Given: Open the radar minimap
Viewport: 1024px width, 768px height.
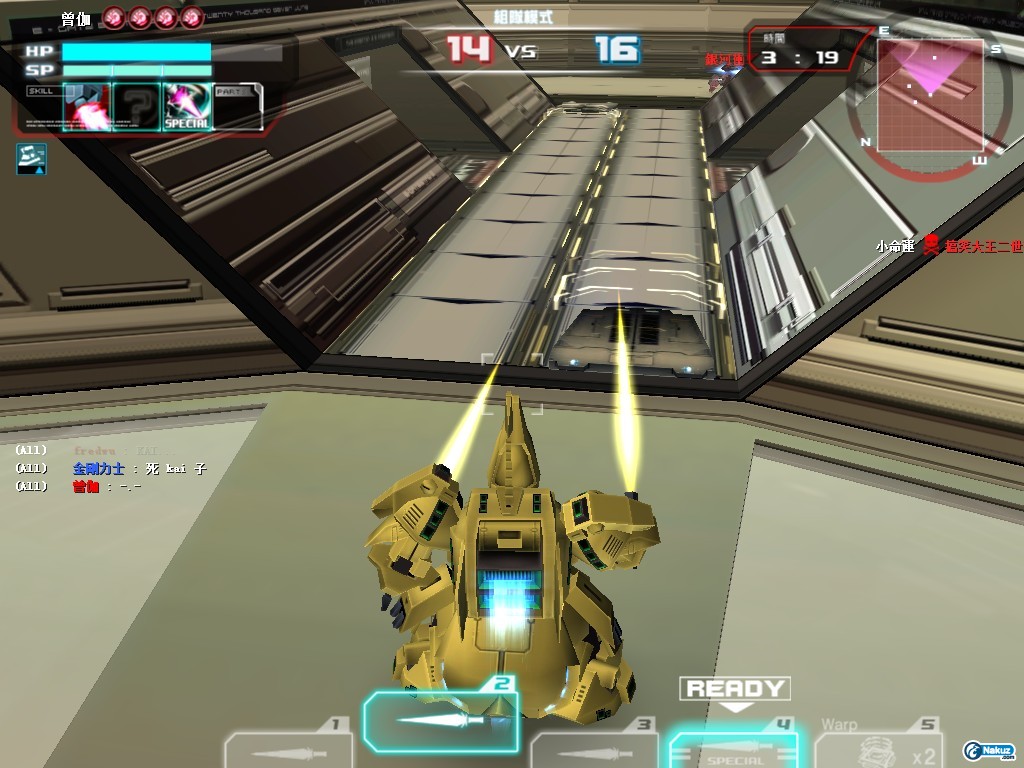Looking at the screenshot, I should tap(930, 95).
